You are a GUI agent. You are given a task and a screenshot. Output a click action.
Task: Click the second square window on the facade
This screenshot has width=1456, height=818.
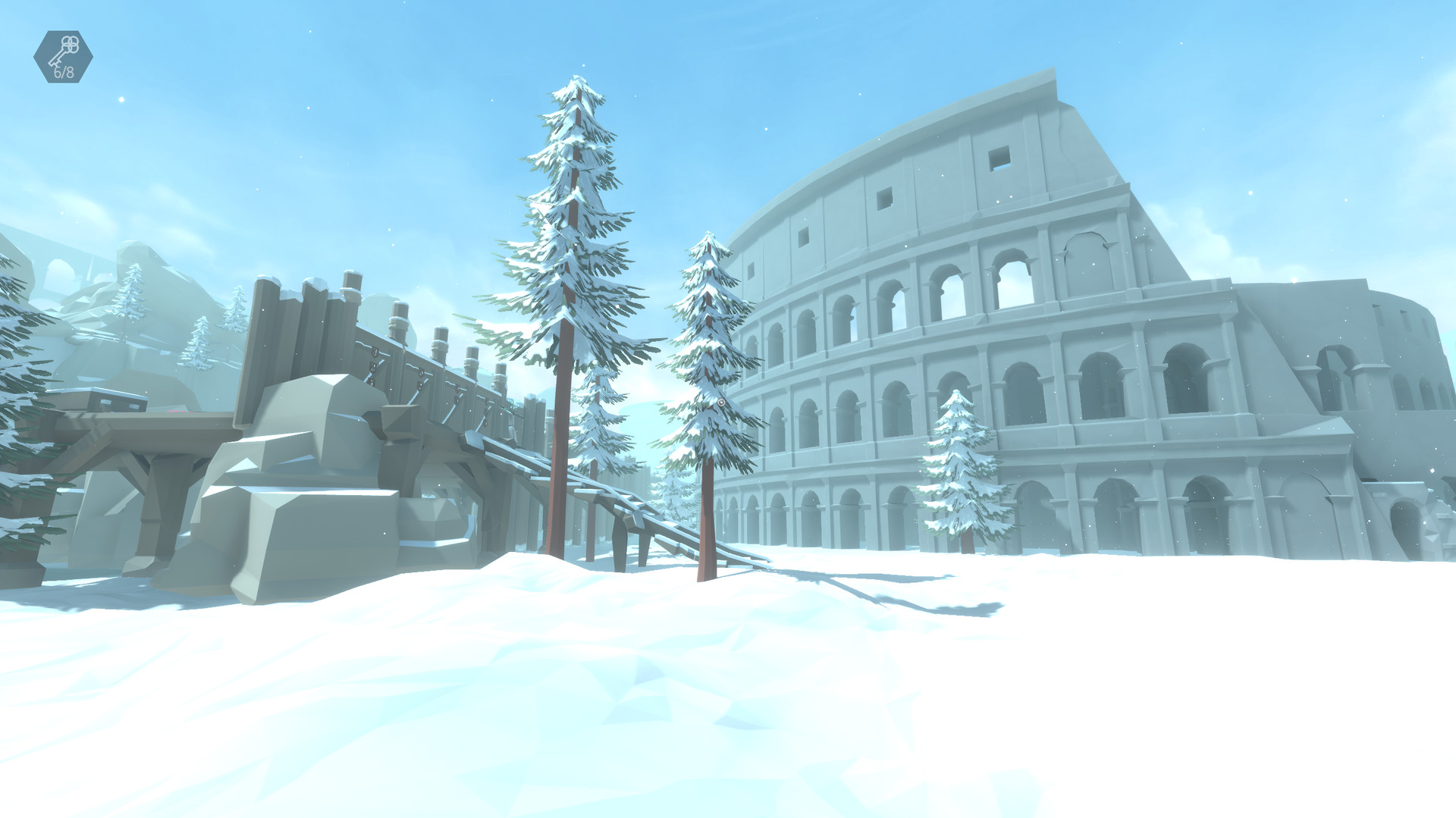click(x=885, y=200)
